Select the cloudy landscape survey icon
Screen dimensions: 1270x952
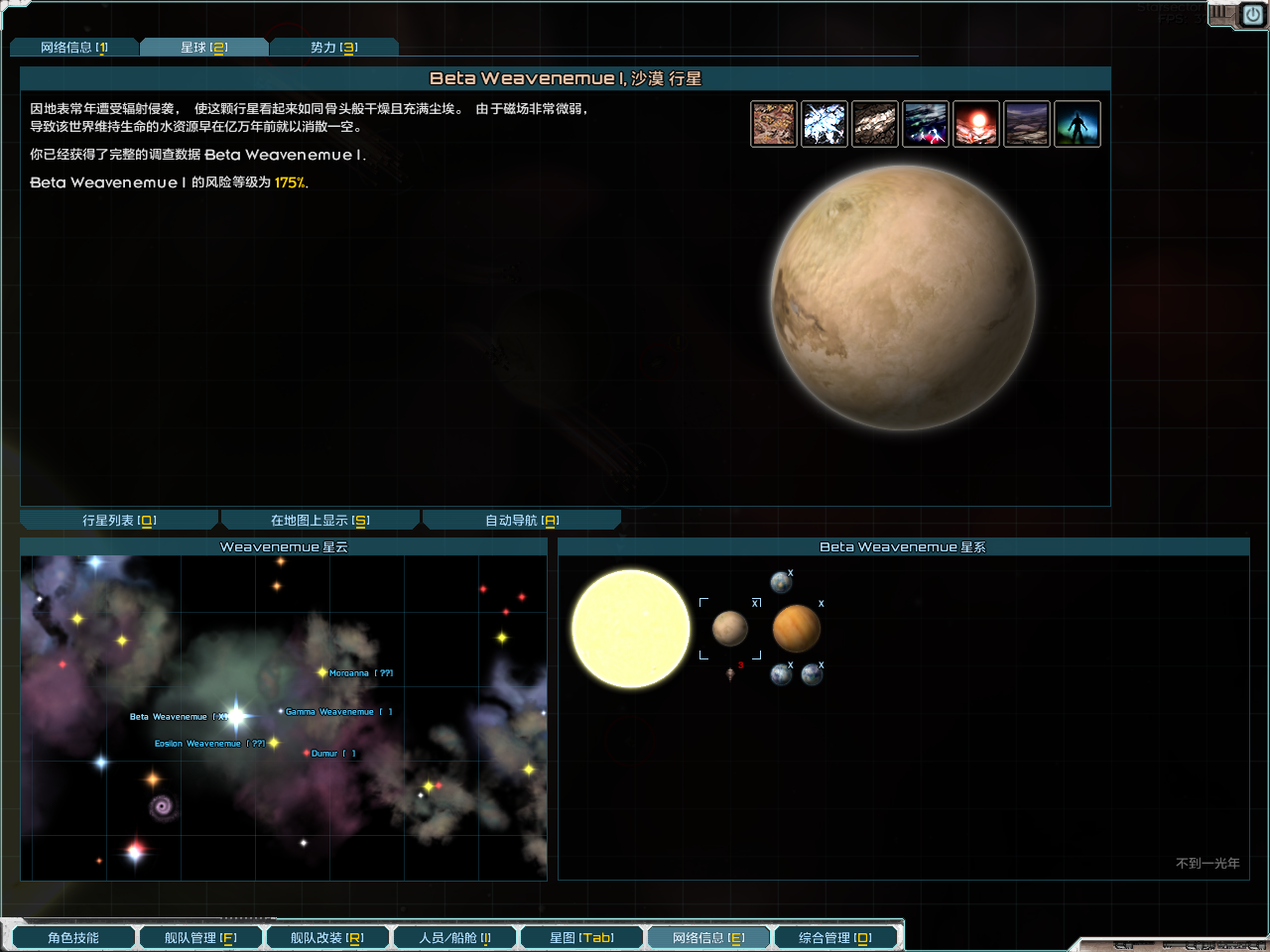click(x=1027, y=123)
